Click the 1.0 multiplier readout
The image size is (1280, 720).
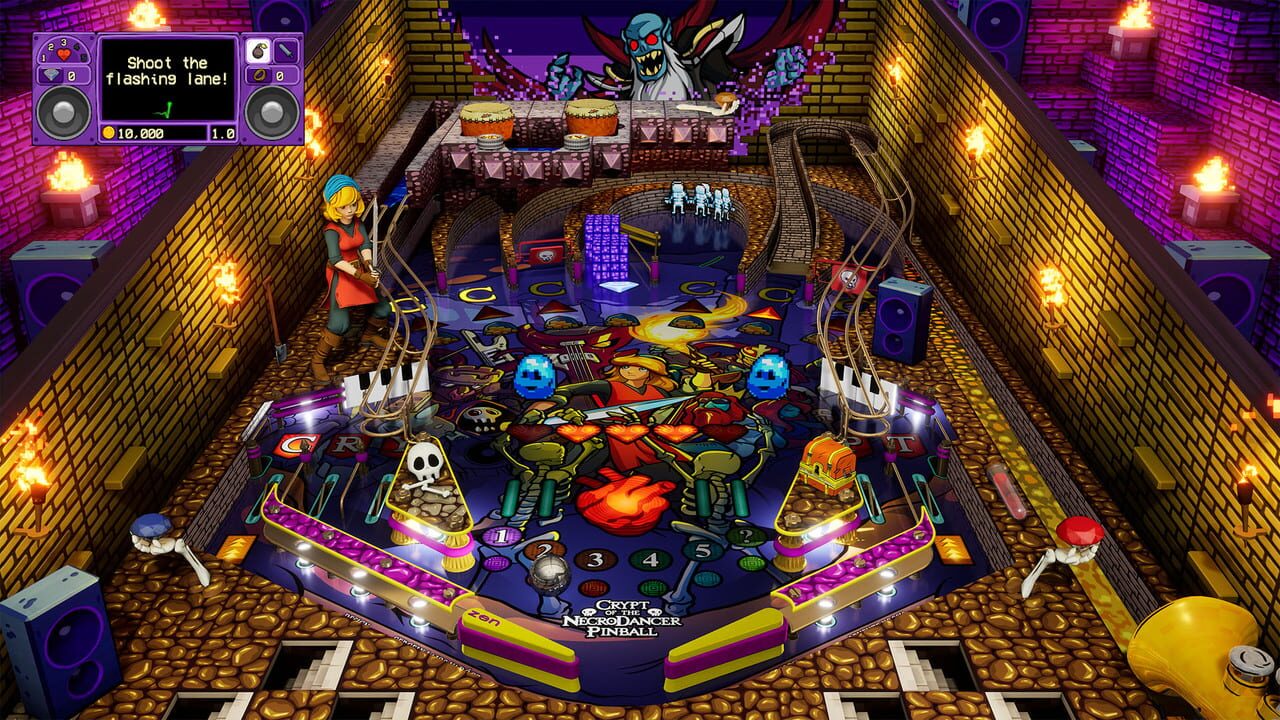pos(223,132)
